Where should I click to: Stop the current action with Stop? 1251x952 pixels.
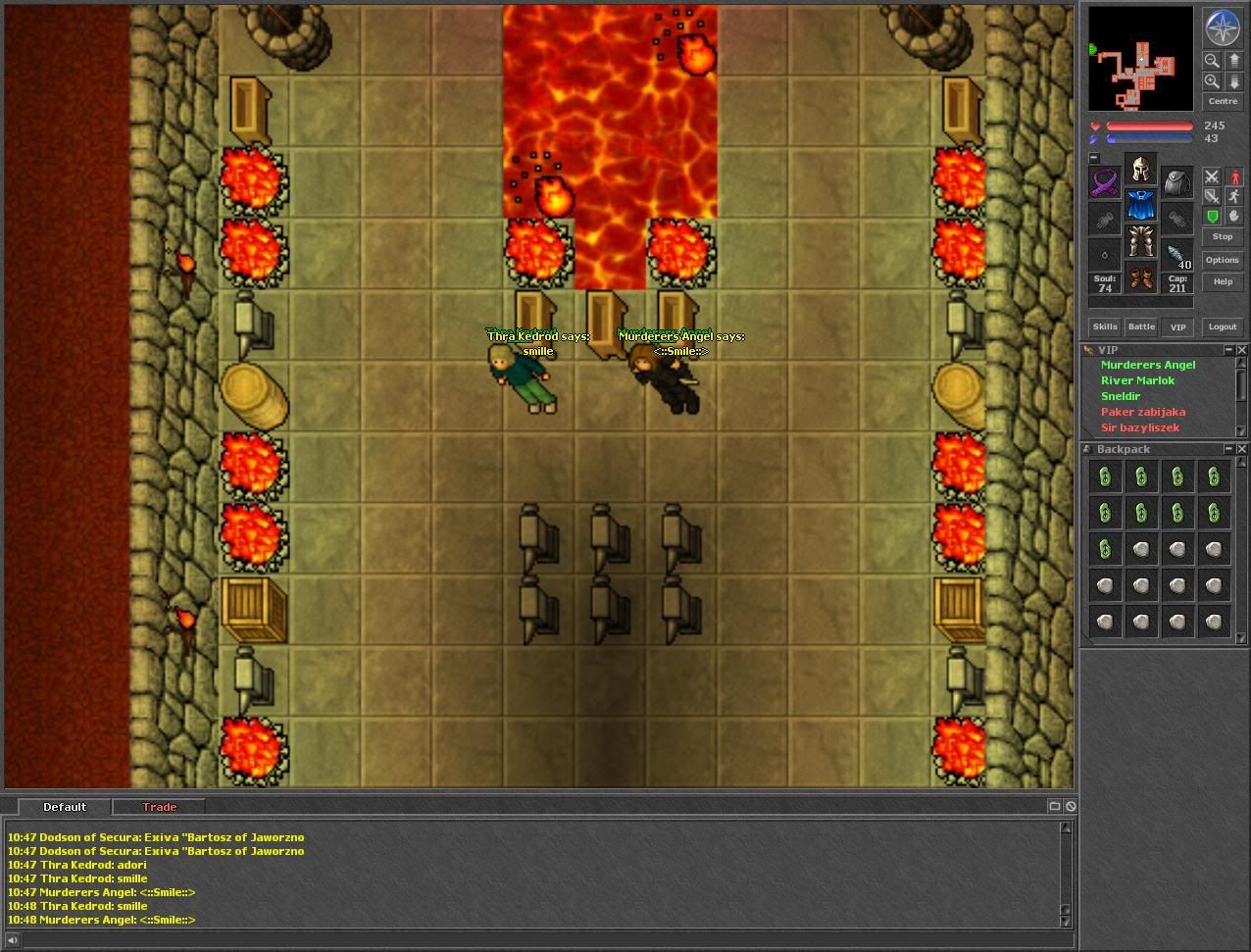click(x=1222, y=236)
